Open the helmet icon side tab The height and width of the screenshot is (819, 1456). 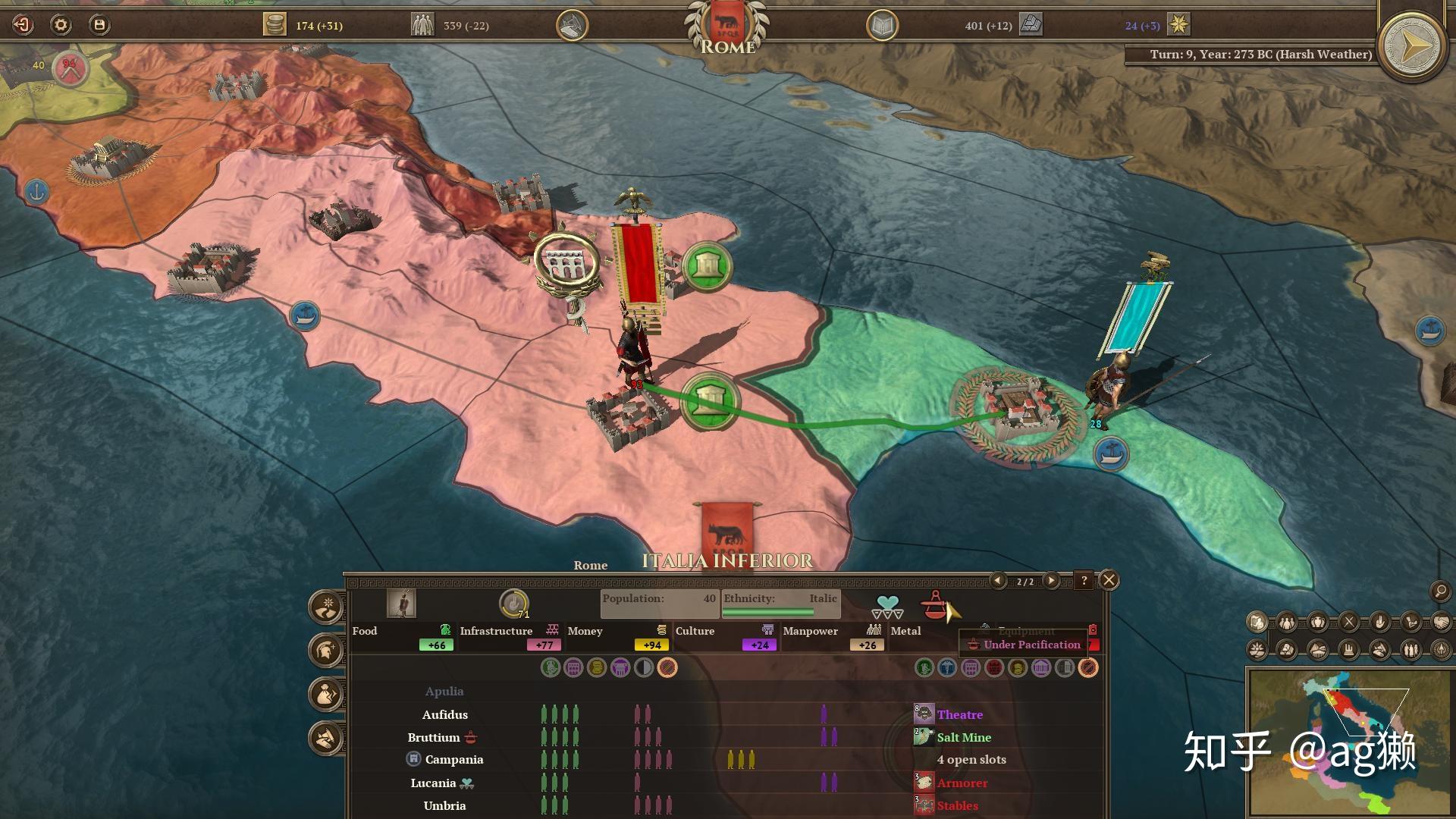click(326, 651)
